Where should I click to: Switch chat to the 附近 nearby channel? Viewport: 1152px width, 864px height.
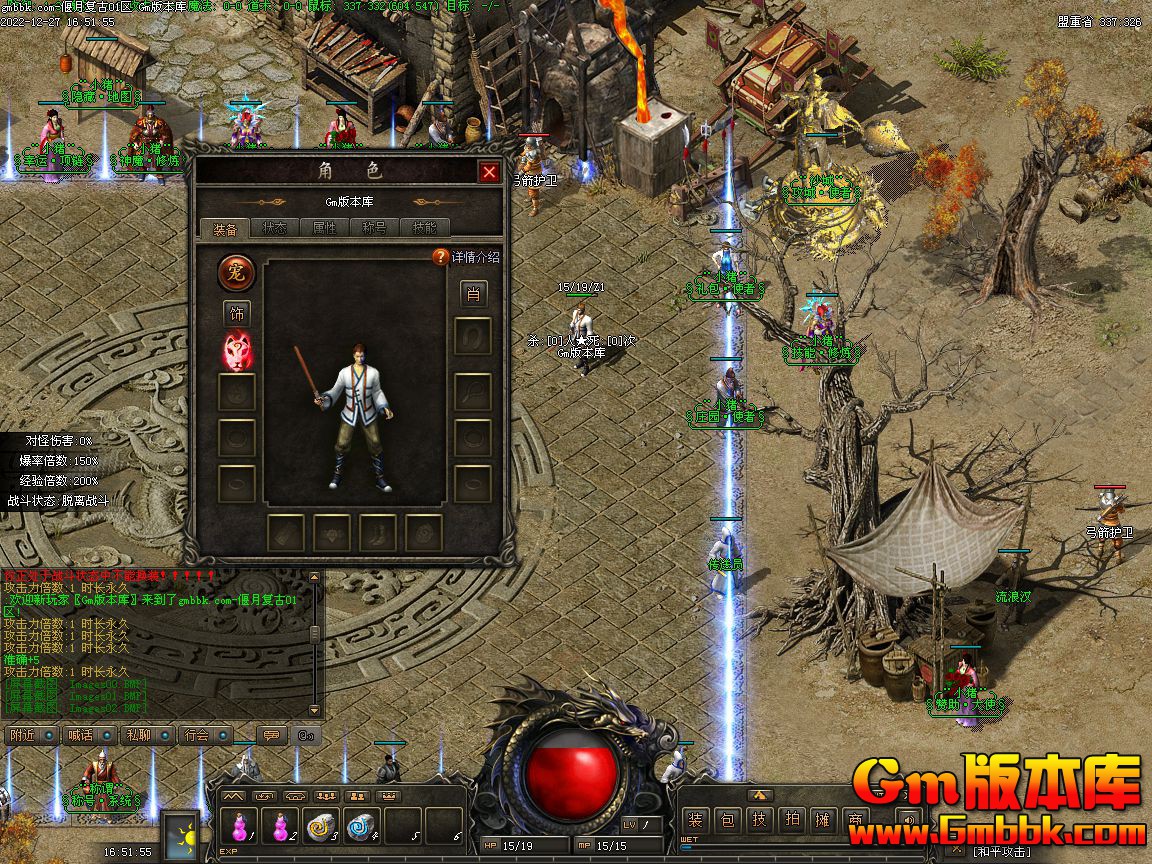click(x=22, y=735)
